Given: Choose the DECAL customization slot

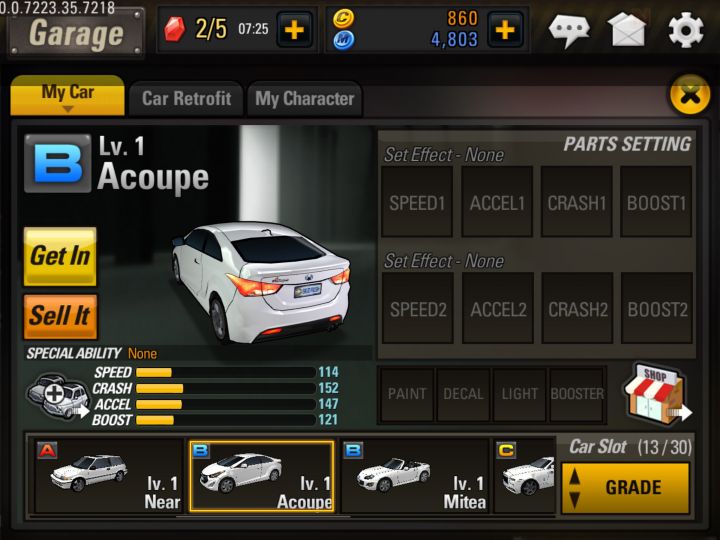Looking at the screenshot, I should click(463, 394).
